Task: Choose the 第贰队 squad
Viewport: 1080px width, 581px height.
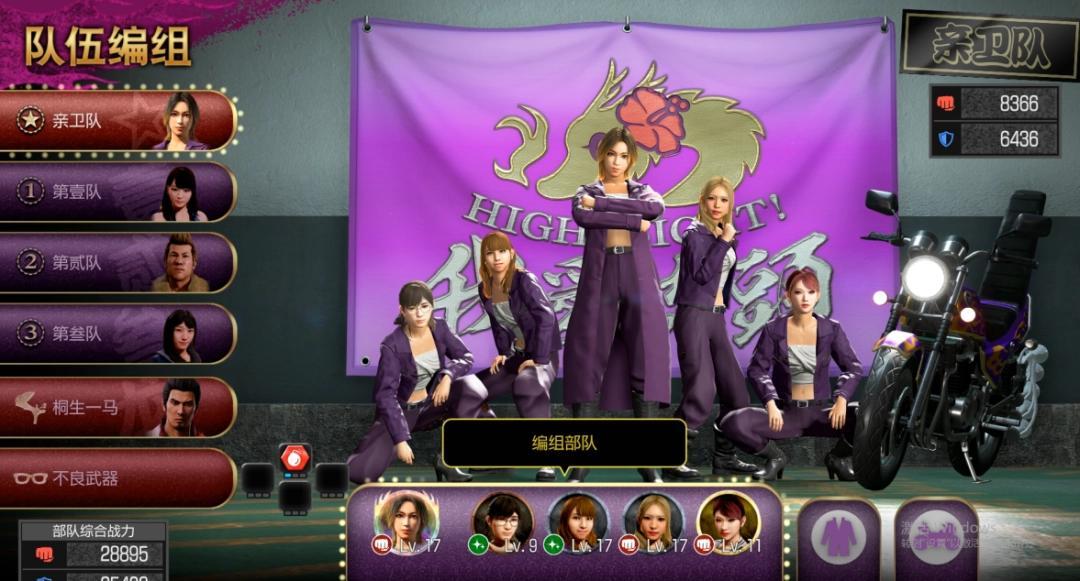Action: coord(117,263)
